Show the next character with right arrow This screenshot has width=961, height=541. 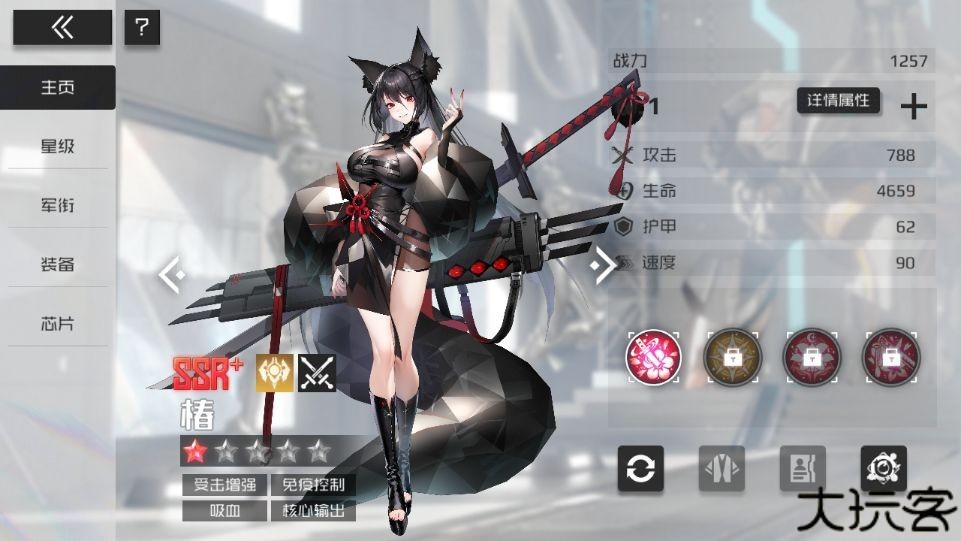(x=603, y=265)
